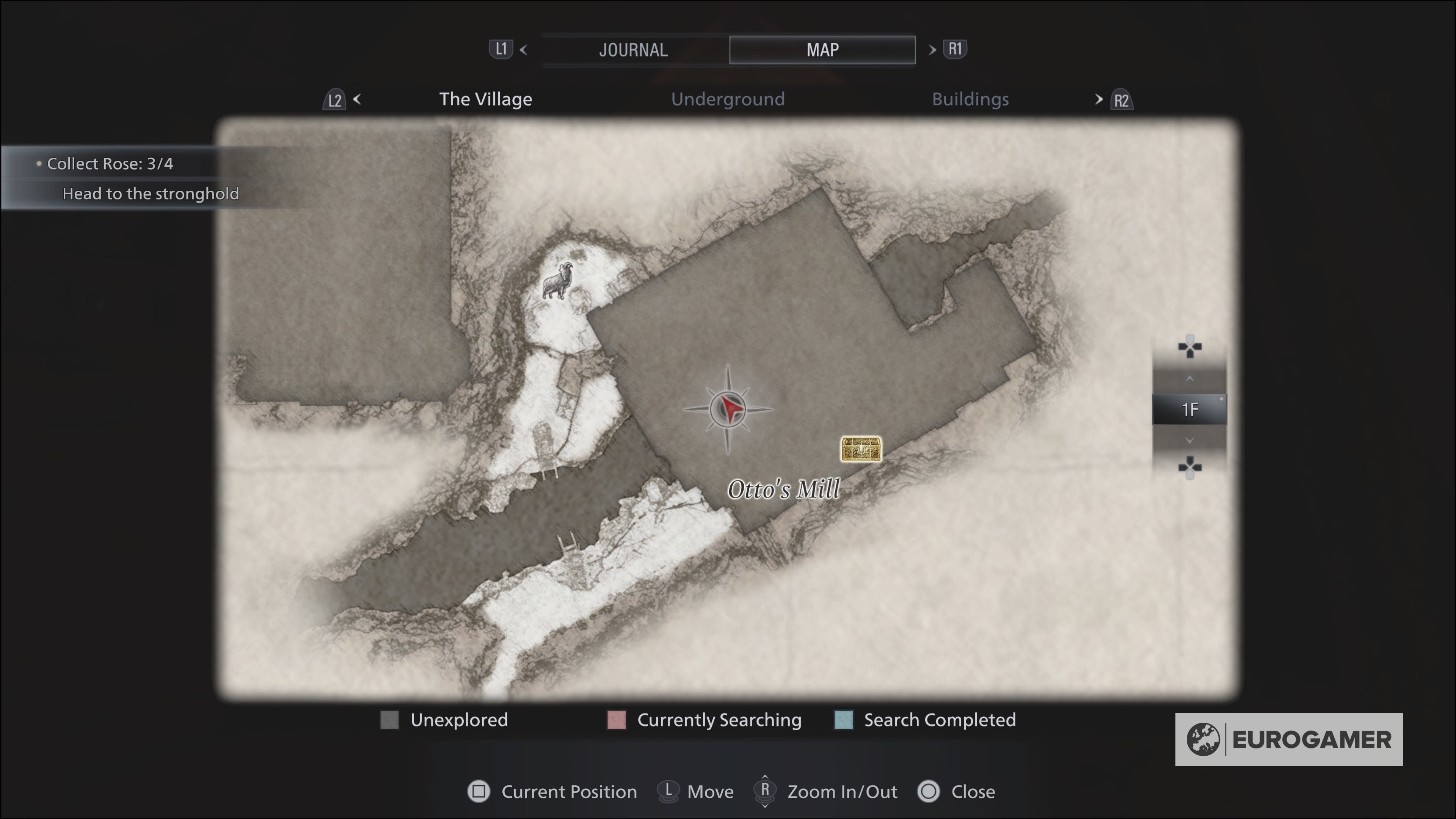This screenshot has width=1456, height=819.
Task: Click the Collect Rose objective tracker
Action: 110,164
